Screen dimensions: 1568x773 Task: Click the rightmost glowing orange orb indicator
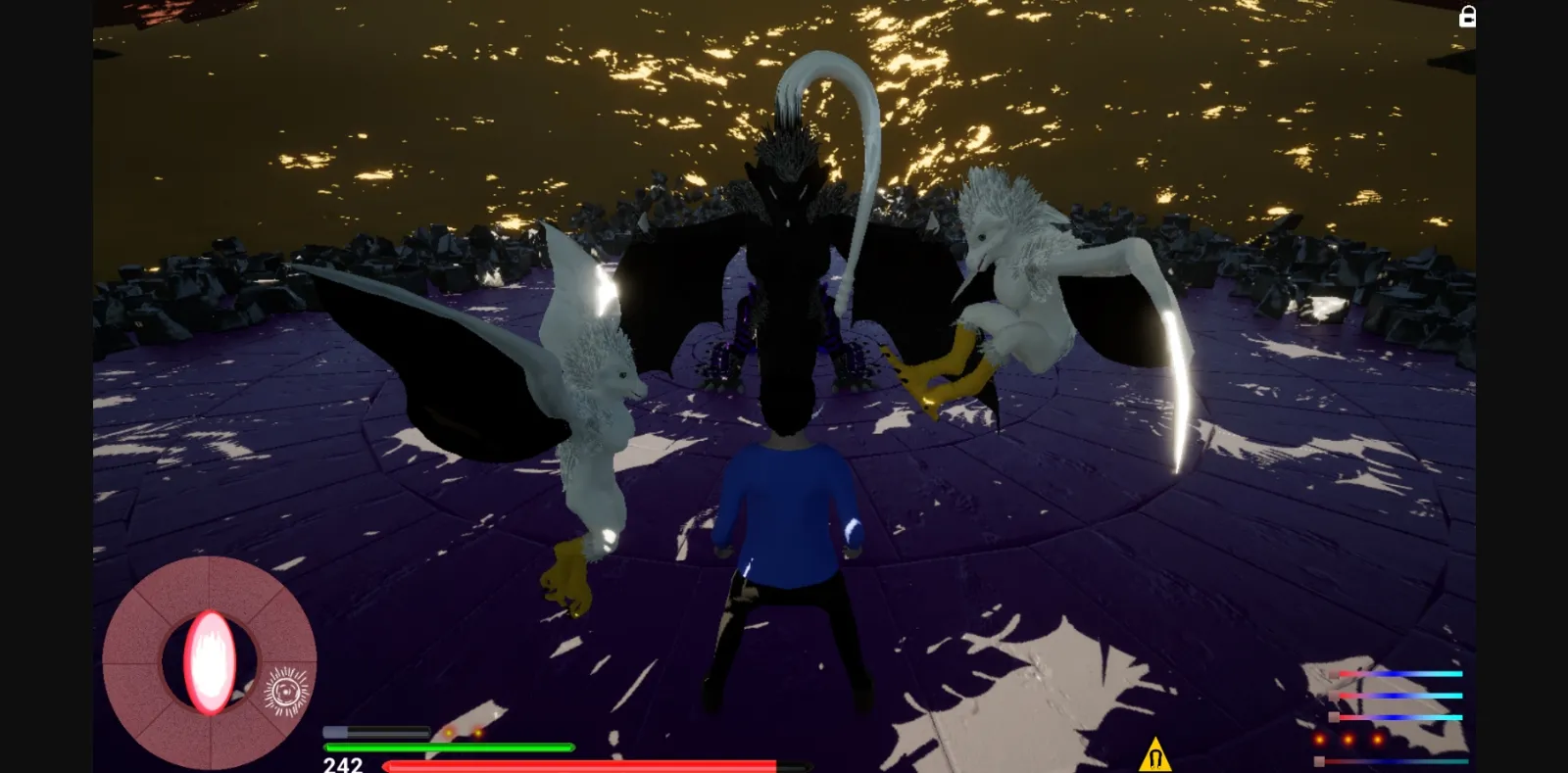tap(1377, 739)
